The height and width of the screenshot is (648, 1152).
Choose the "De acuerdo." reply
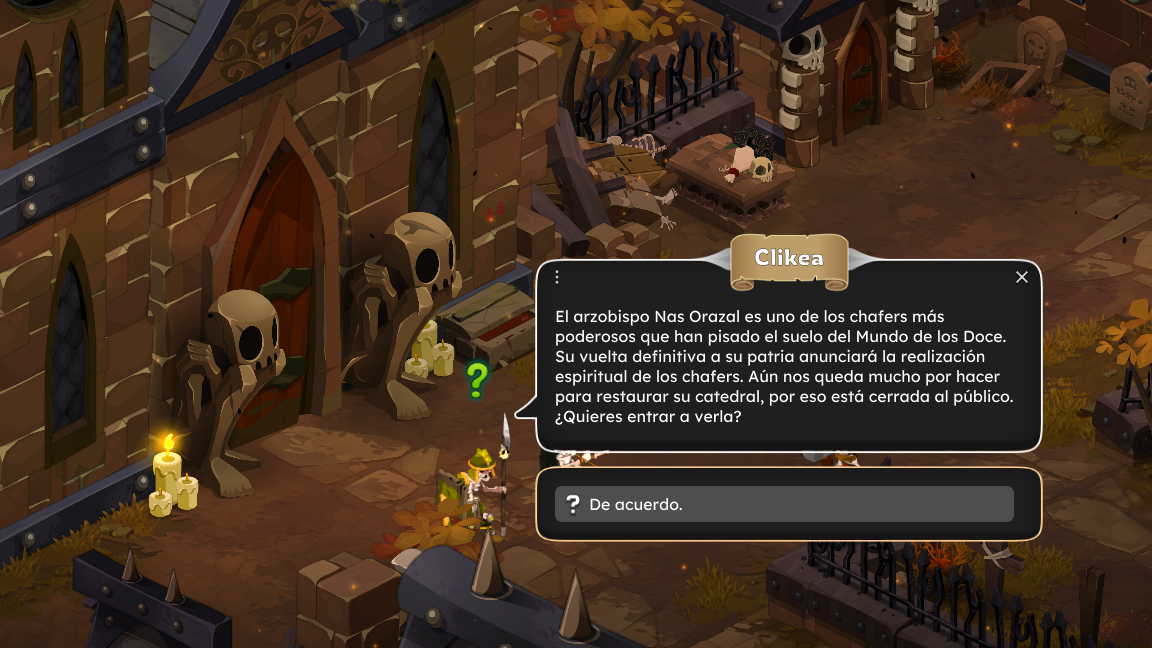coord(784,504)
